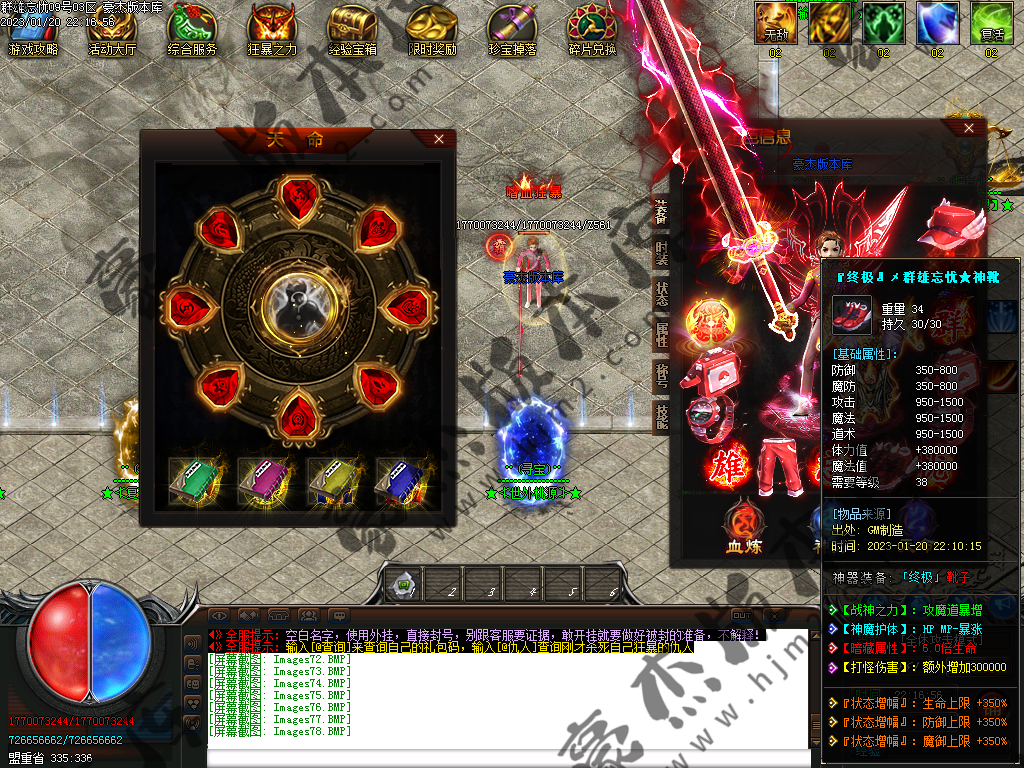
Task: Open the 碎片兑换 fragment exchange
Action: click(592, 30)
